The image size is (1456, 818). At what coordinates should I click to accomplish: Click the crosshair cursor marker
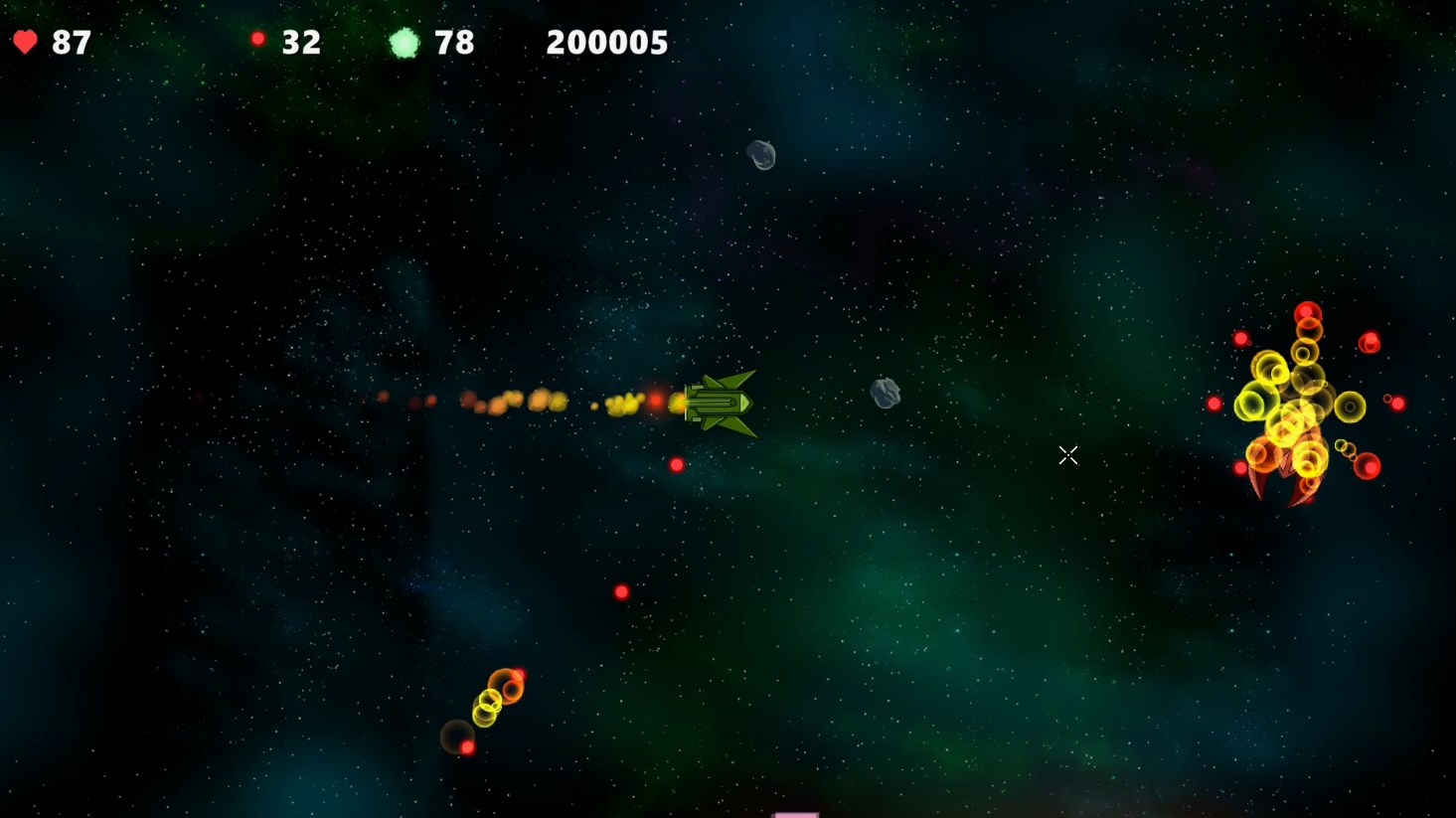point(1068,455)
